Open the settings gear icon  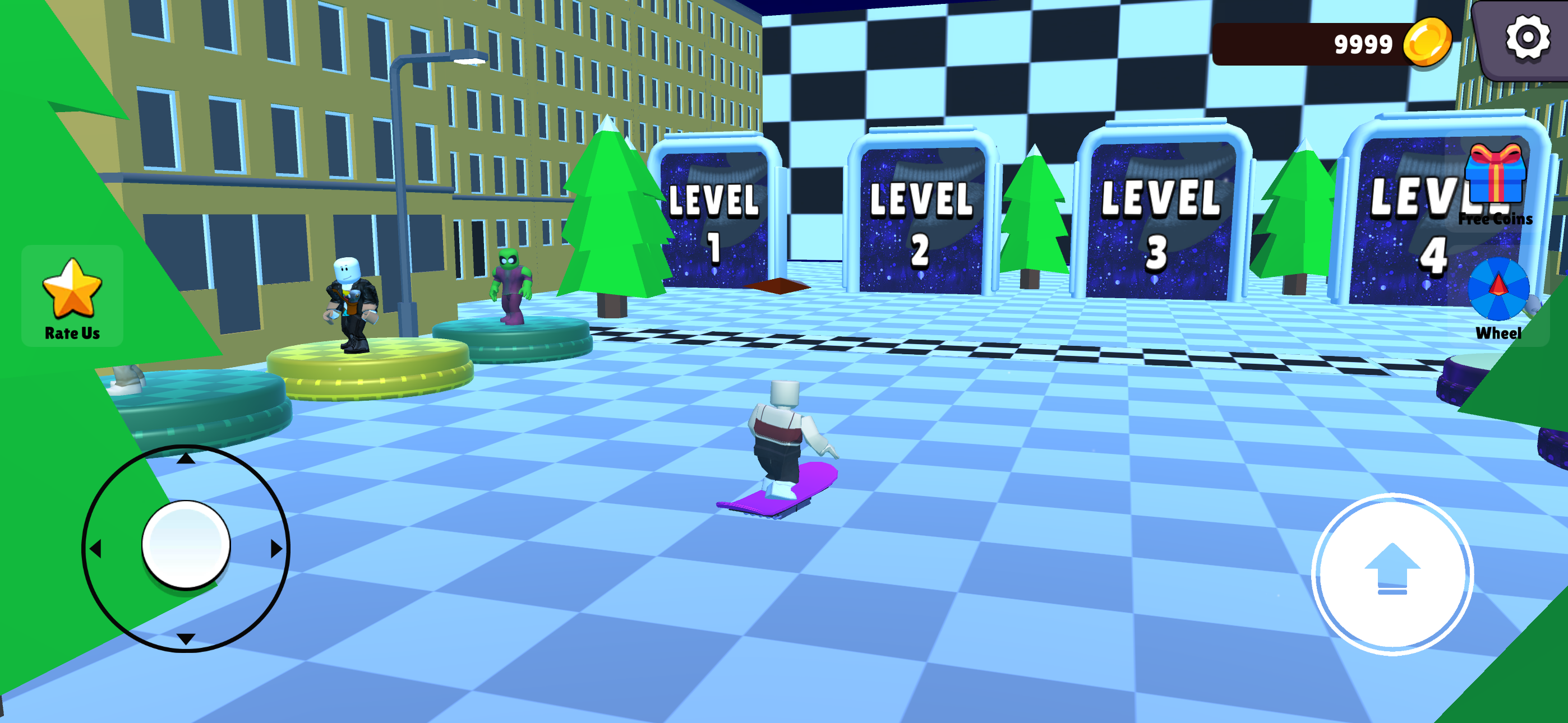[1527, 38]
